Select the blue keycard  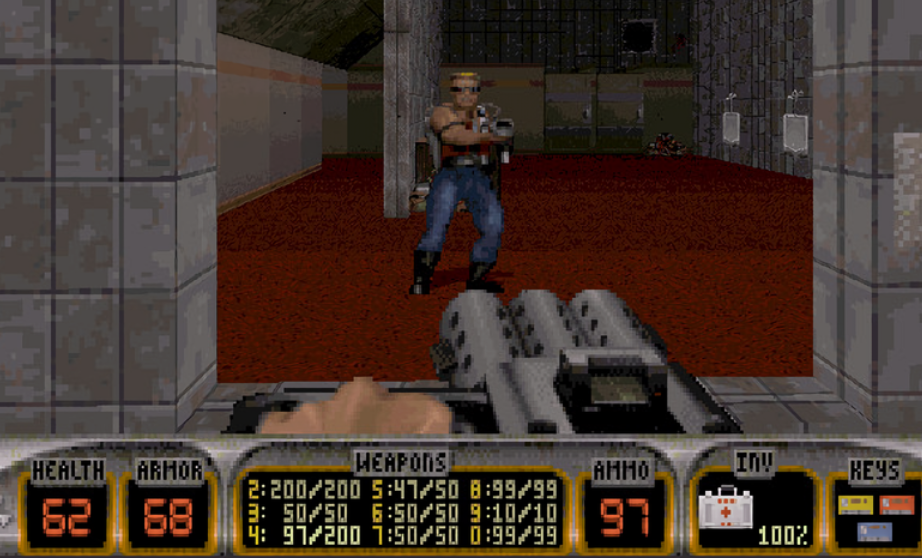click(874, 530)
